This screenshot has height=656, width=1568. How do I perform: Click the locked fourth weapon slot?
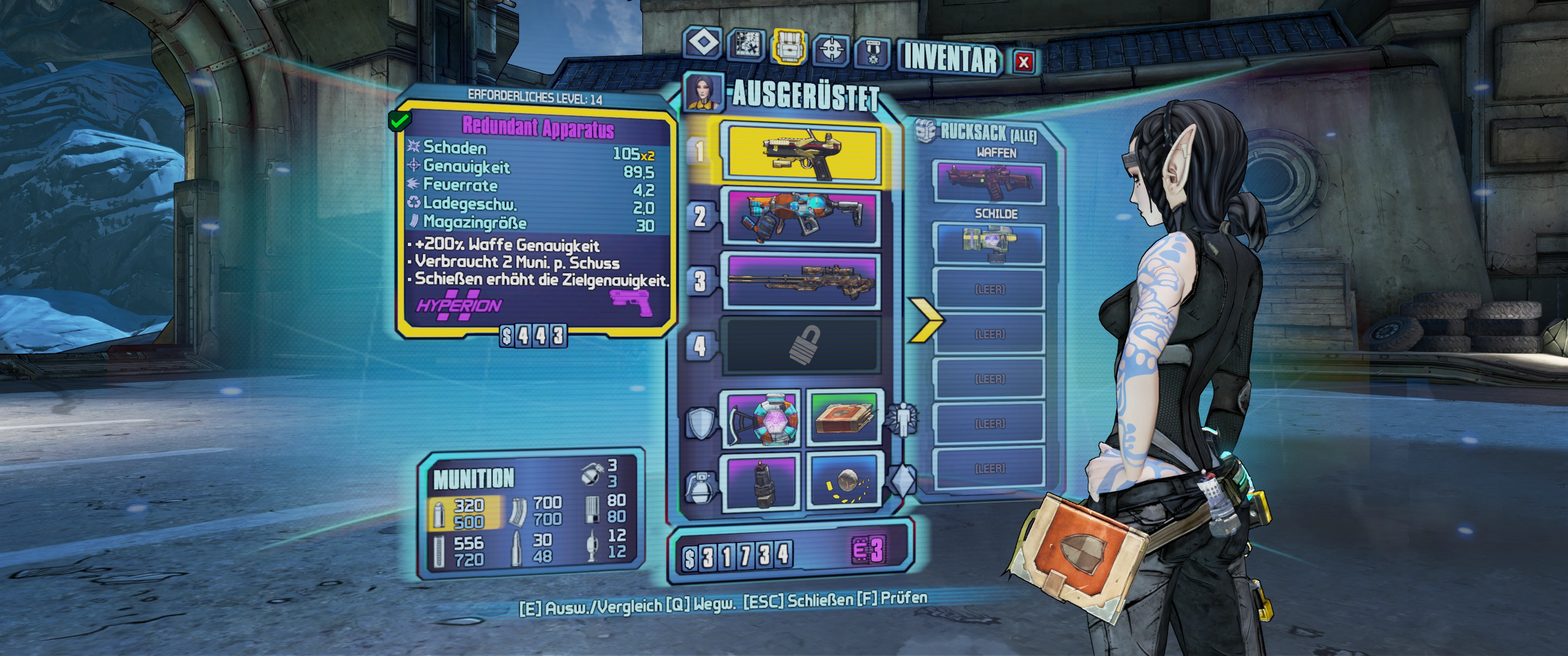click(x=800, y=346)
